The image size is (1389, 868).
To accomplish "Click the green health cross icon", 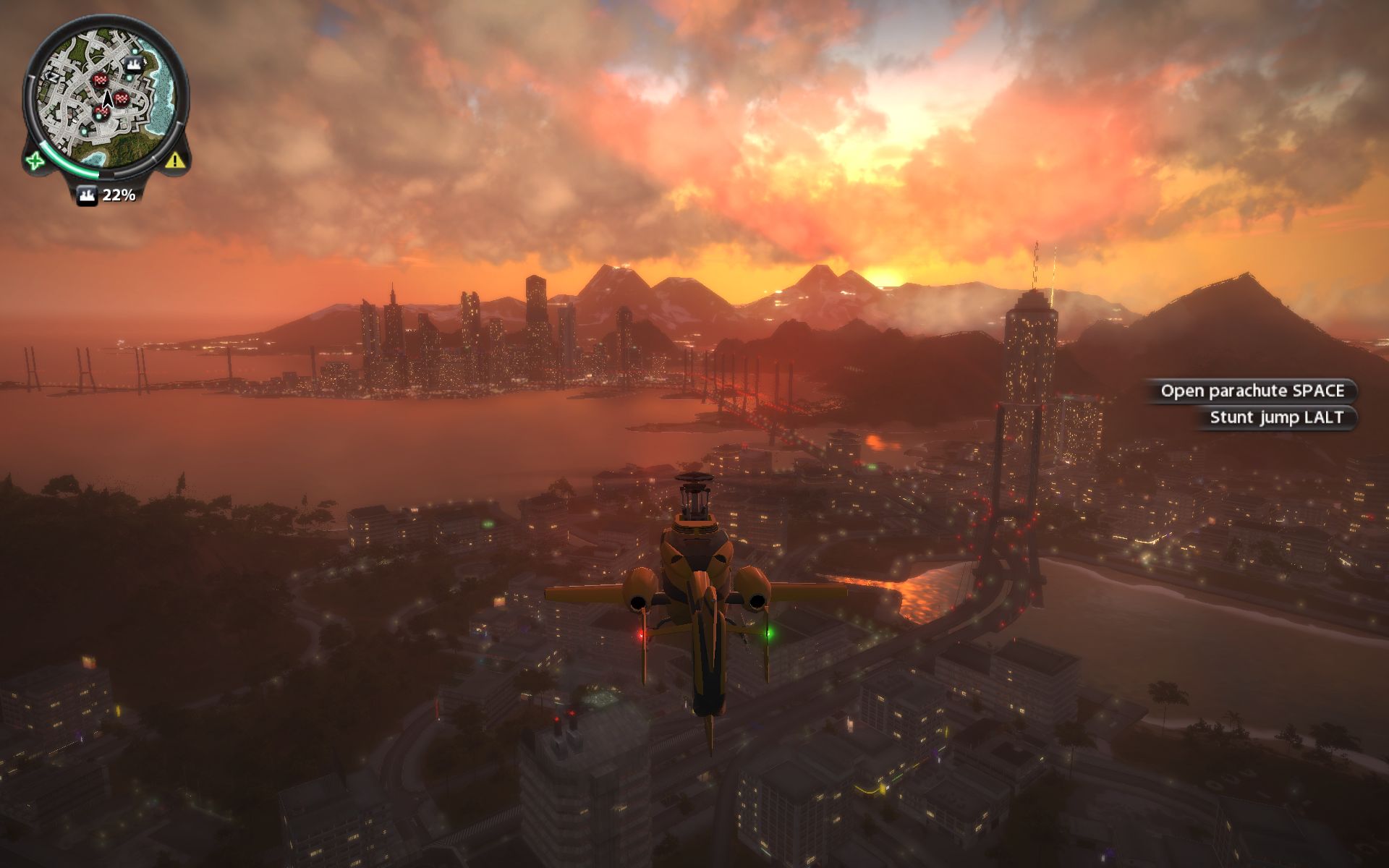I will [x=35, y=161].
